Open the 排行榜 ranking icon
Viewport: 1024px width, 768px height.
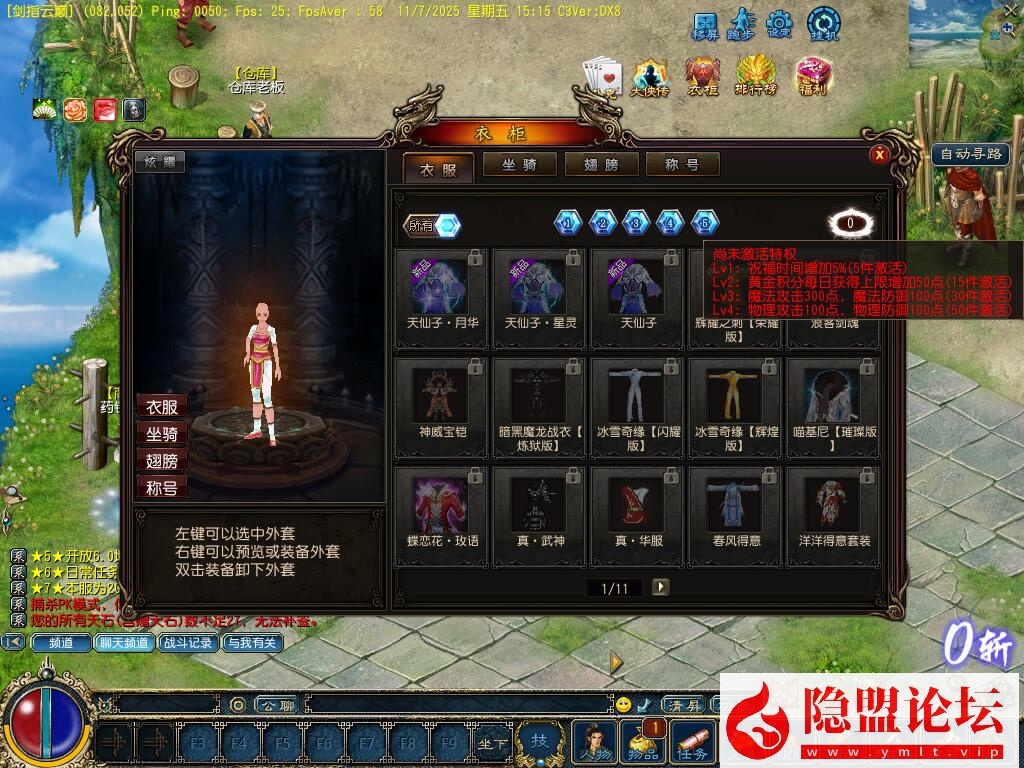[757, 75]
